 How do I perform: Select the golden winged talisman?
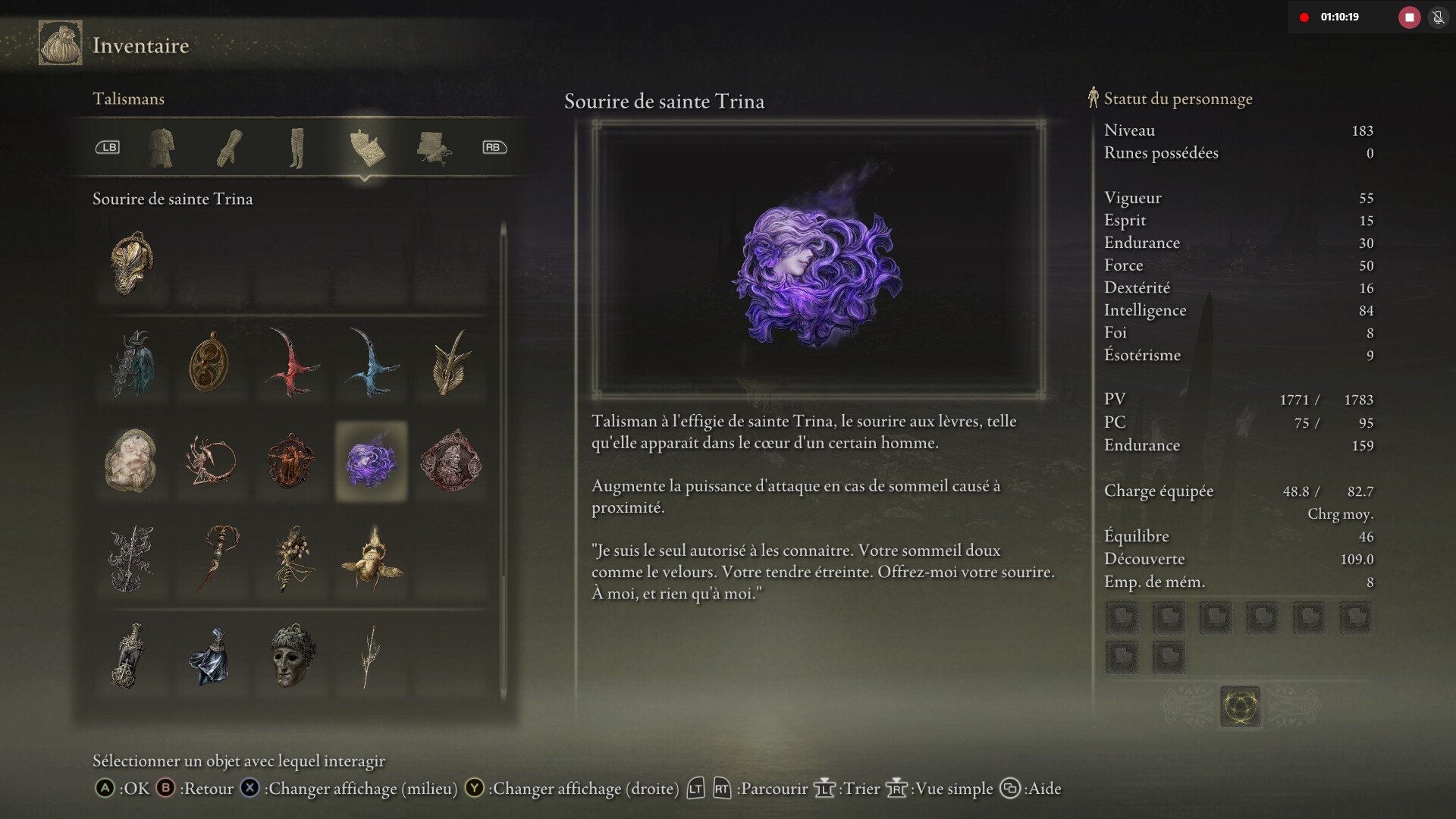pos(451,362)
